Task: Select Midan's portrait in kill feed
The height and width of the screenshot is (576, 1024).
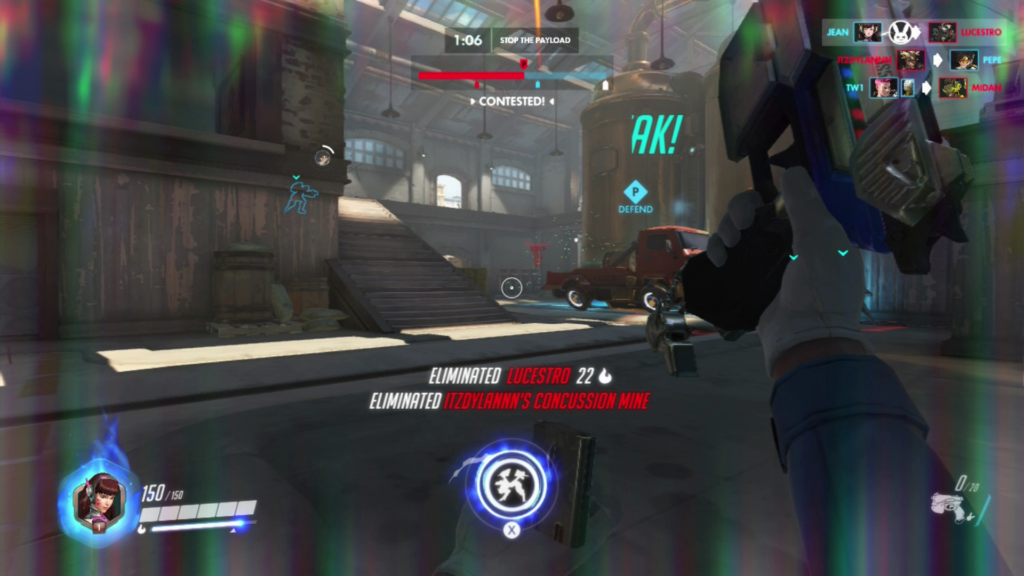Action: point(952,88)
